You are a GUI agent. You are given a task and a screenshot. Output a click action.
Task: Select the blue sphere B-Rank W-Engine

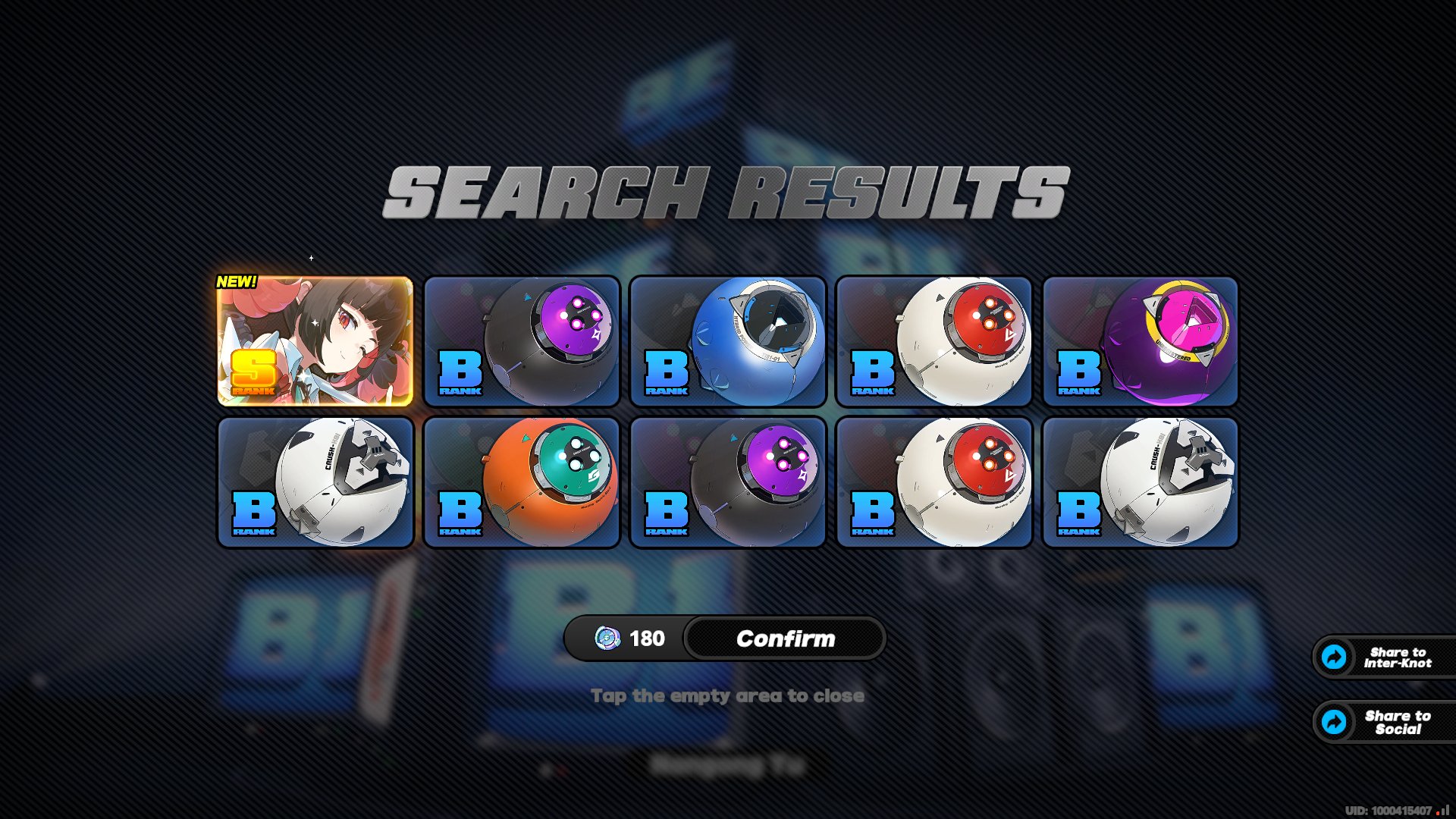coord(728,341)
